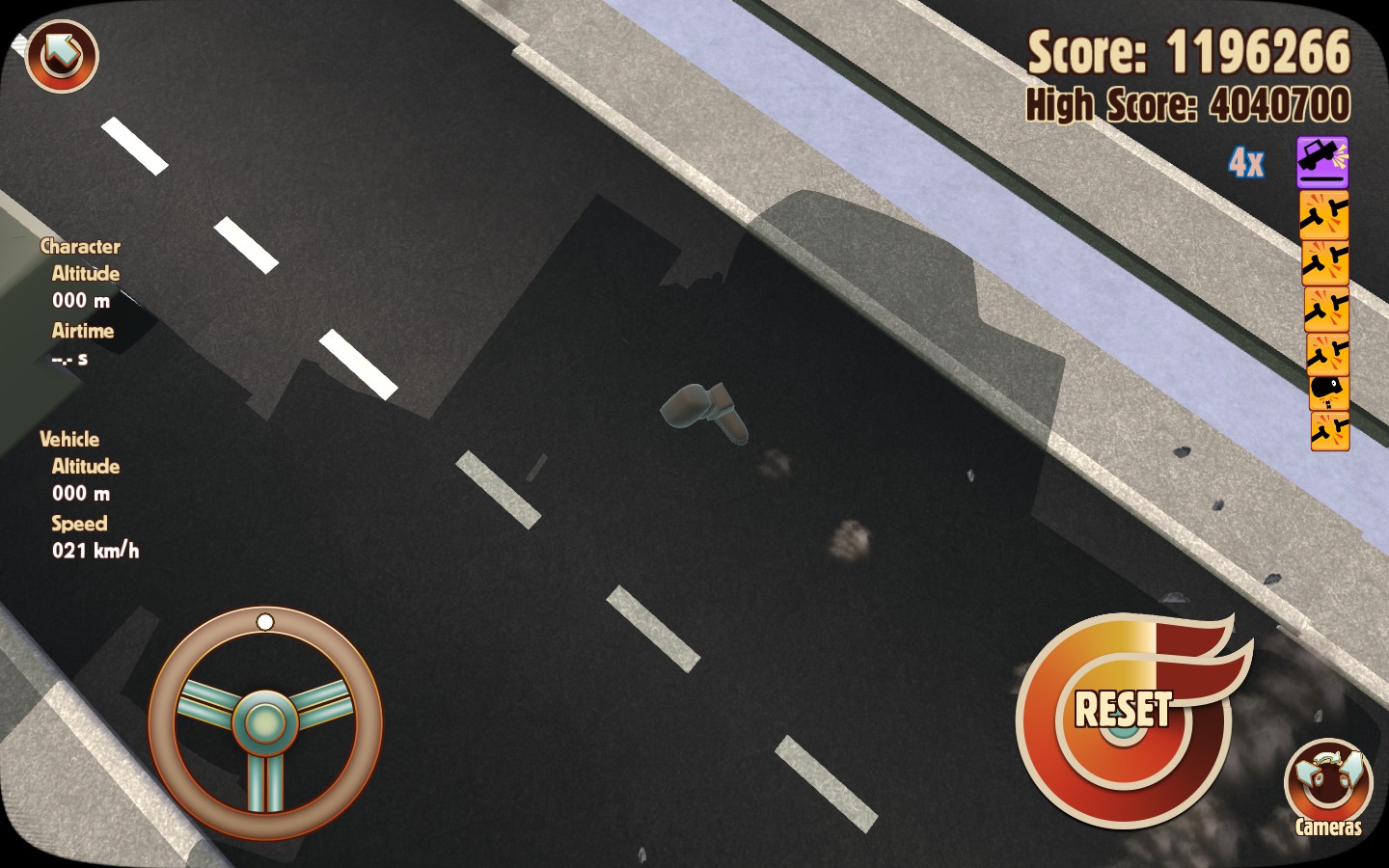Click the white steering indicator dot
1389x868 pixels.
click(265, 622)
